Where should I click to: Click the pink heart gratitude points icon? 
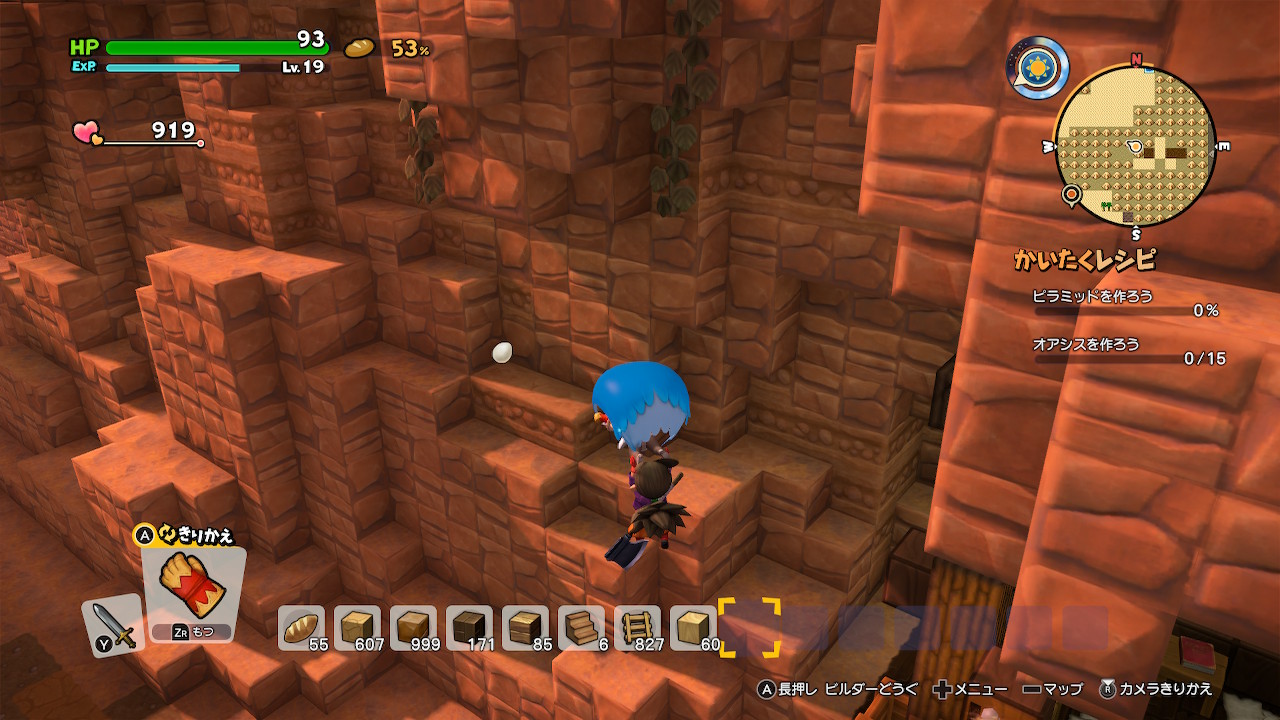point(86,132)
